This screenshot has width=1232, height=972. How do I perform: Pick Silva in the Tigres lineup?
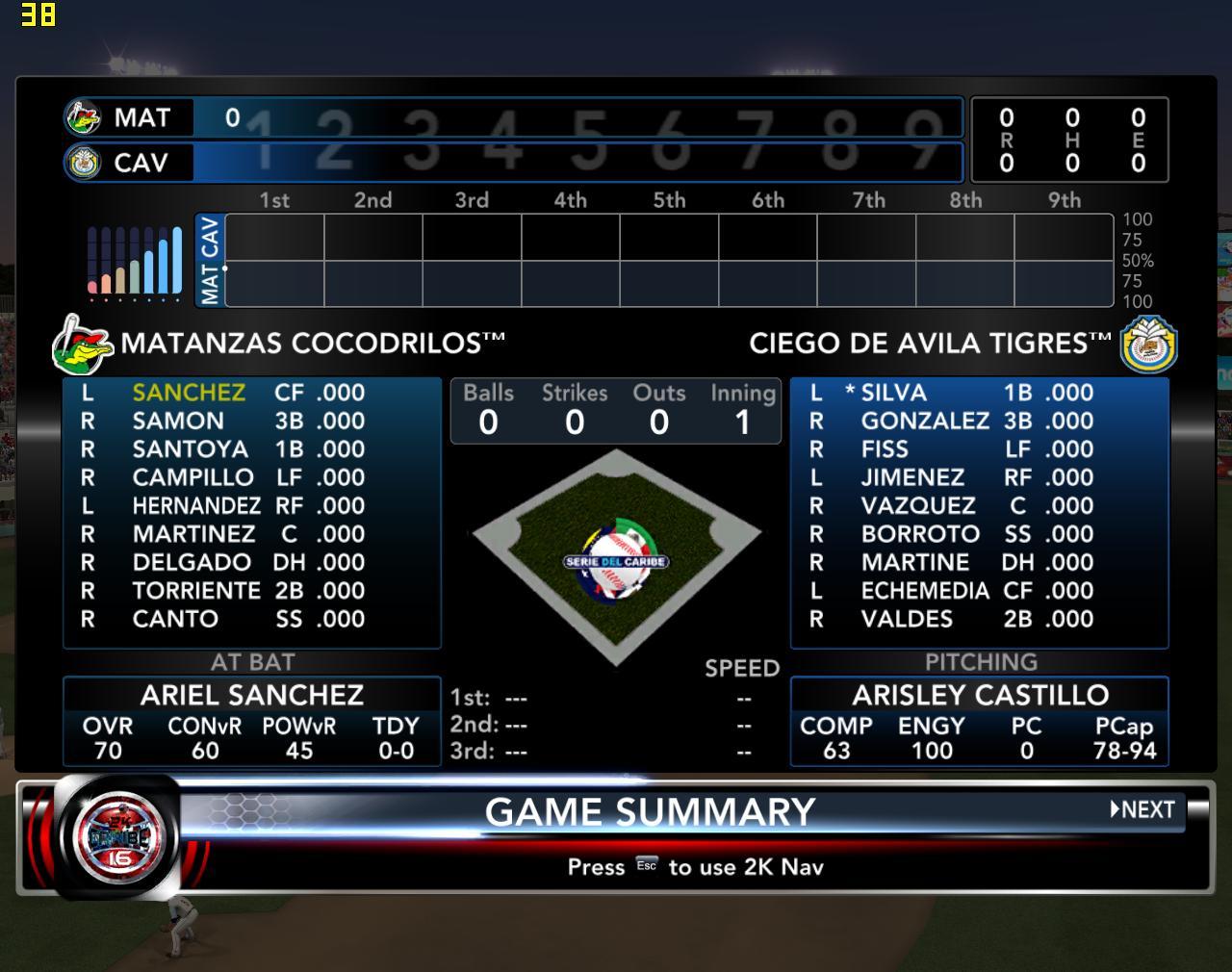pos(893,393)
